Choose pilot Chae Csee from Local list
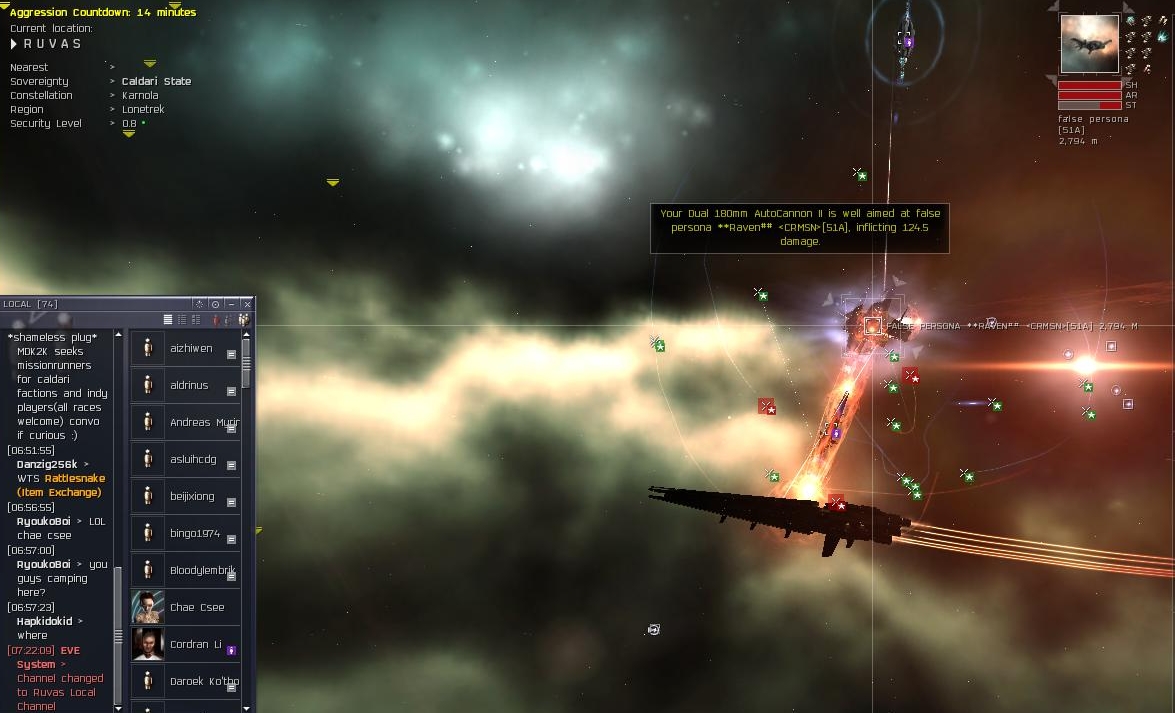 coord(196,607)
